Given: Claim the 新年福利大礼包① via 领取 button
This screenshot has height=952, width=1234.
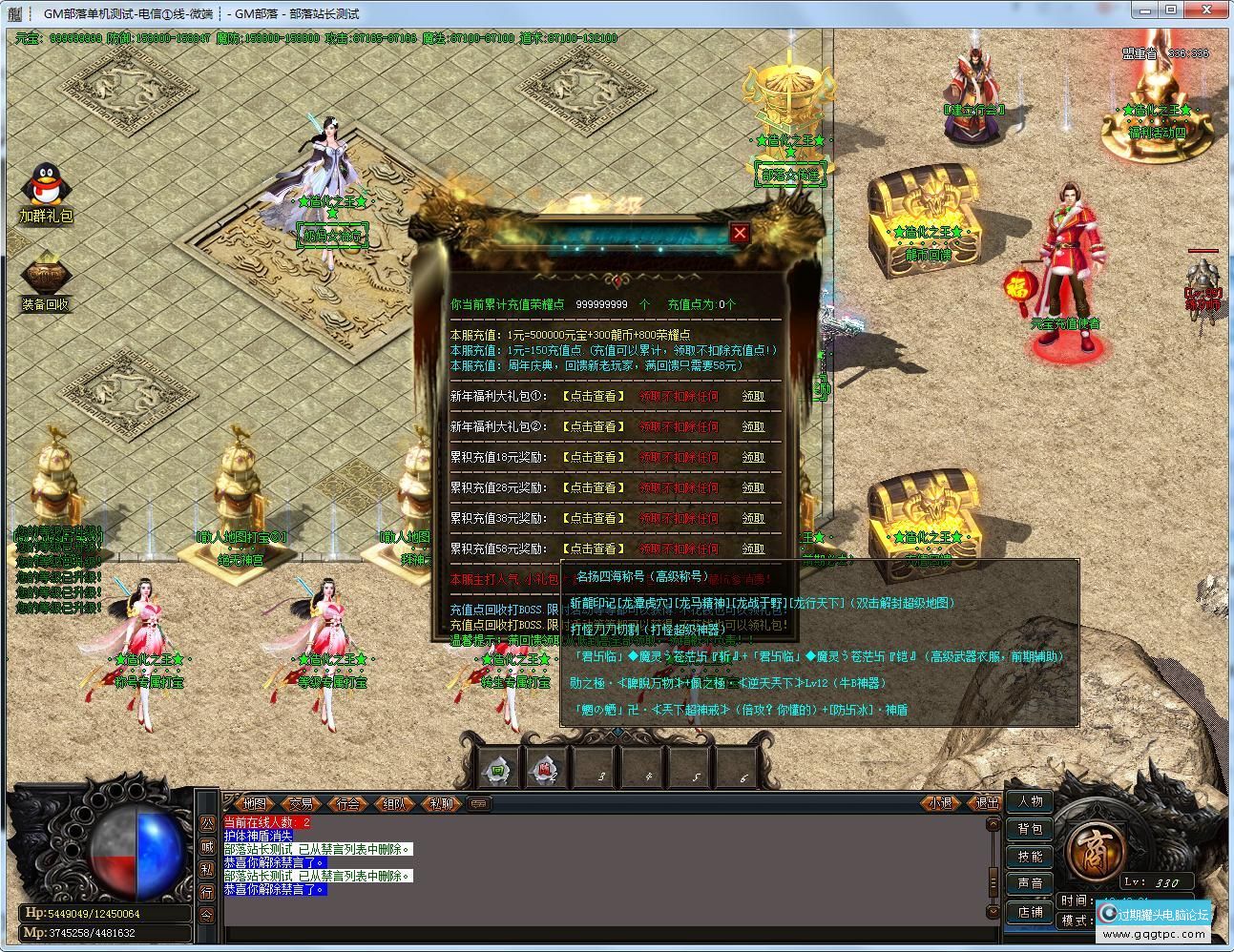Looking at the screenshot, I should click(753, 396).
